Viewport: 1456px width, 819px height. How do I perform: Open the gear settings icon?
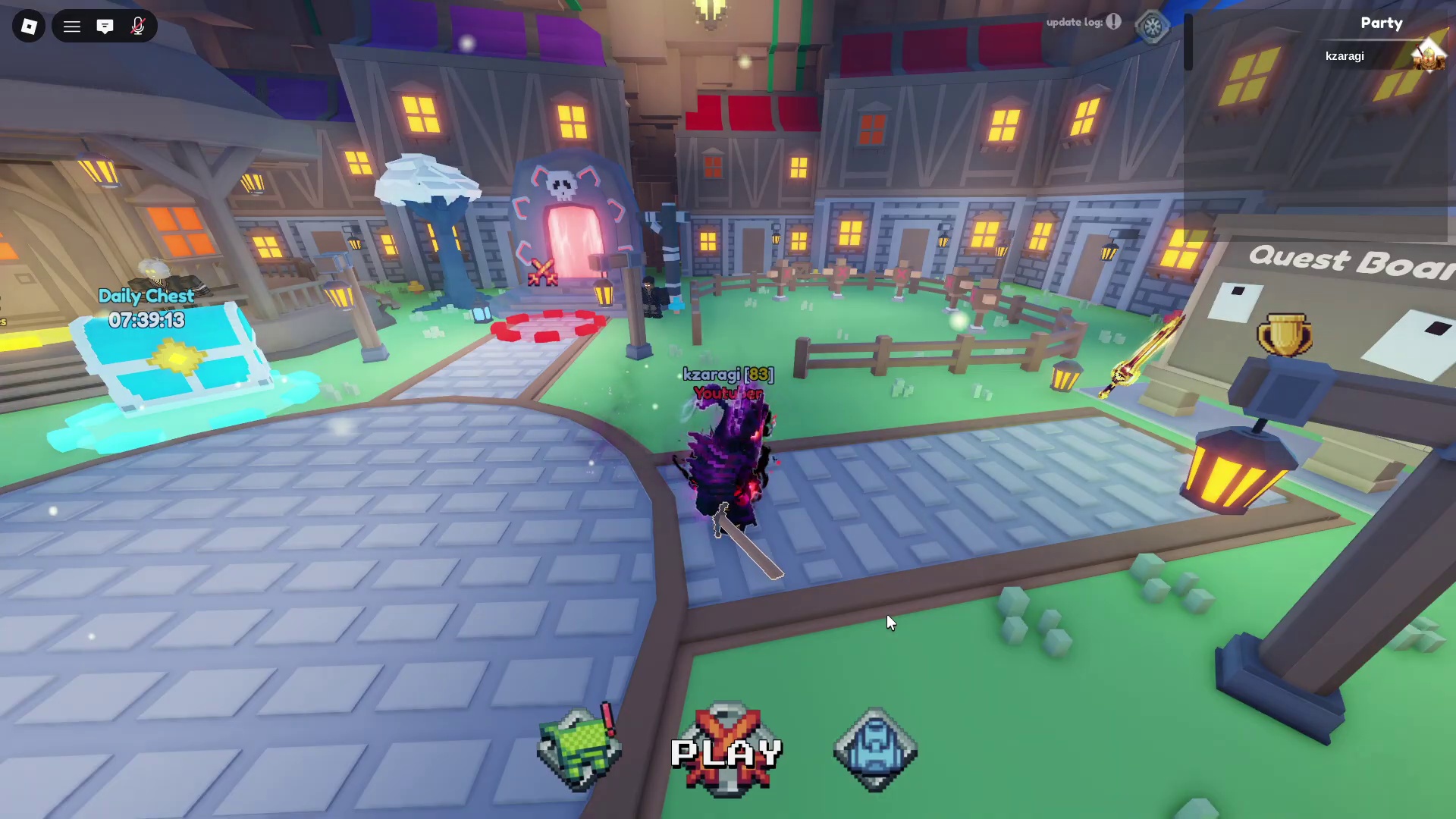click(1153, 27)
